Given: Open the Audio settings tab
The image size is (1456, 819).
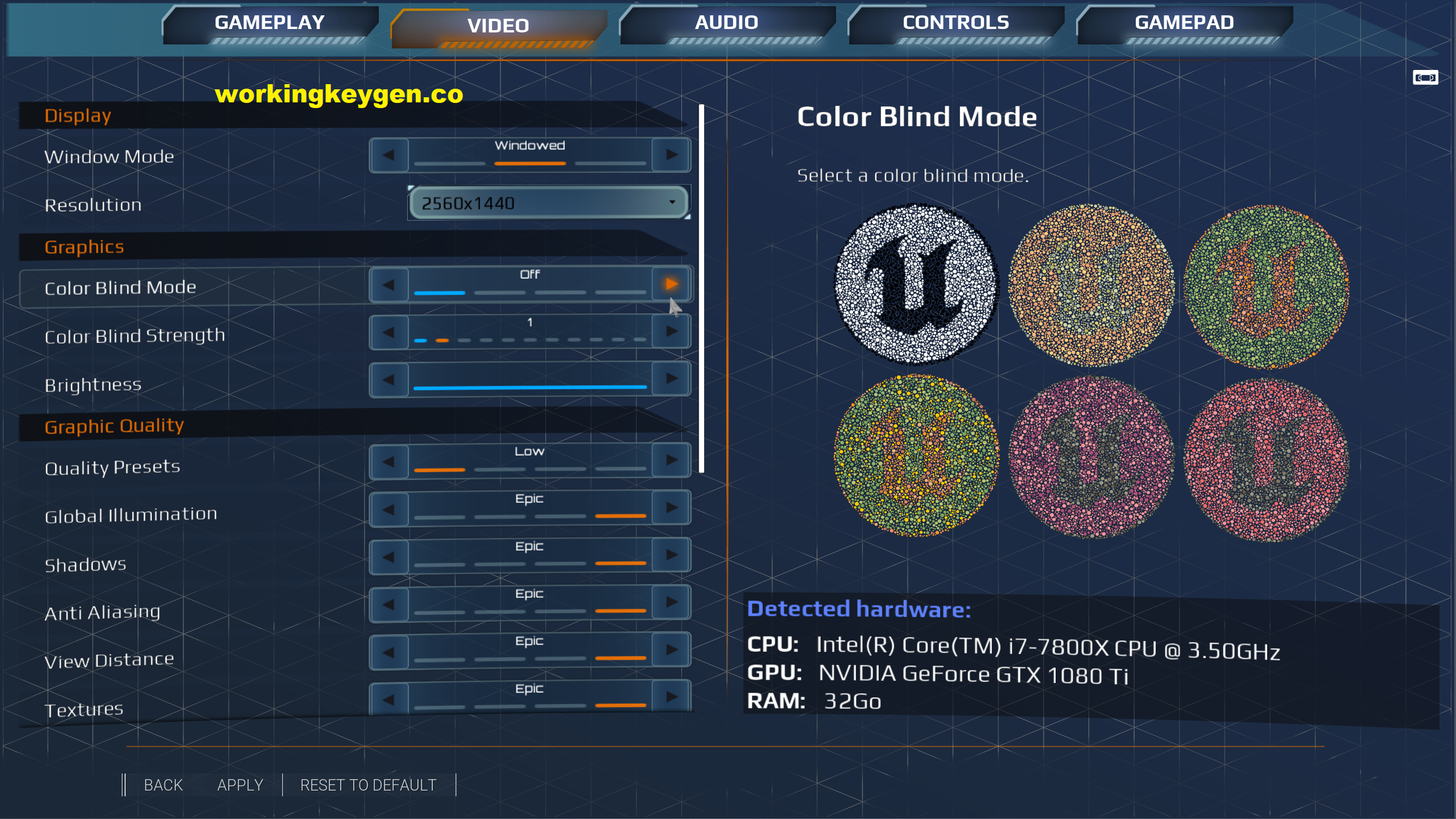Looking at the screenshot, I should pos(726,23).
